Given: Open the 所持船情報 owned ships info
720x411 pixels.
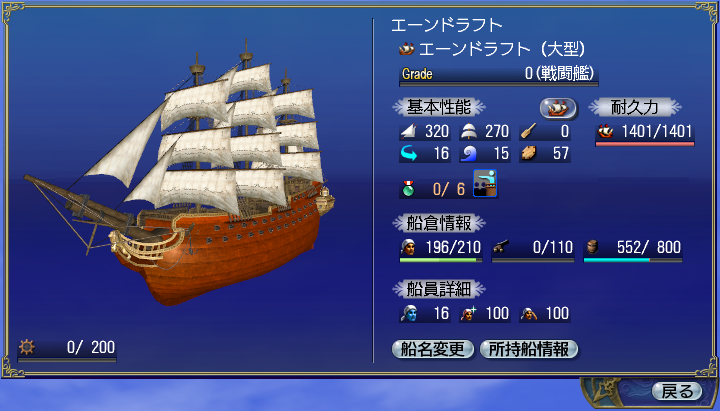Looking at the screenshot, I should pos(528,349).
